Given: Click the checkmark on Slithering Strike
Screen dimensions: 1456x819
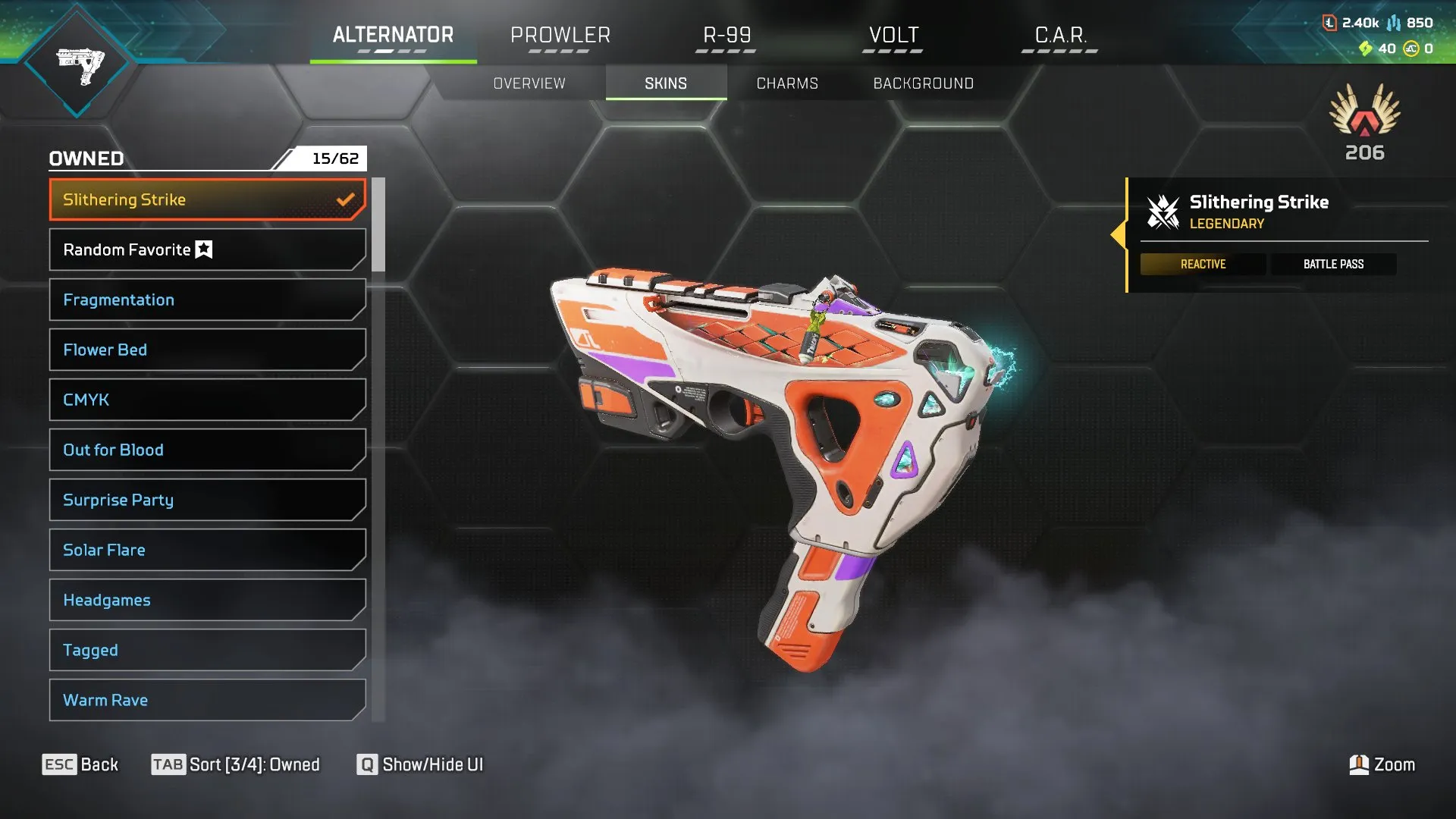Looking at the screenshot, I should pyautogui.click(x=347, y=199).
